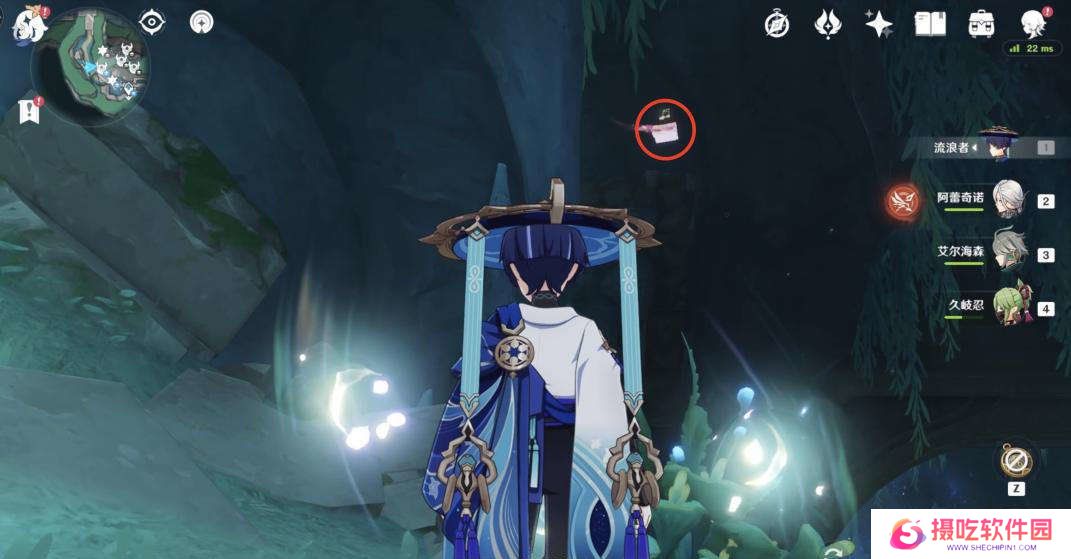Image resolution: width=1071 pixels, height=559 pixels.
Task: Select party member 流浪者
Action: coord(996,147)
